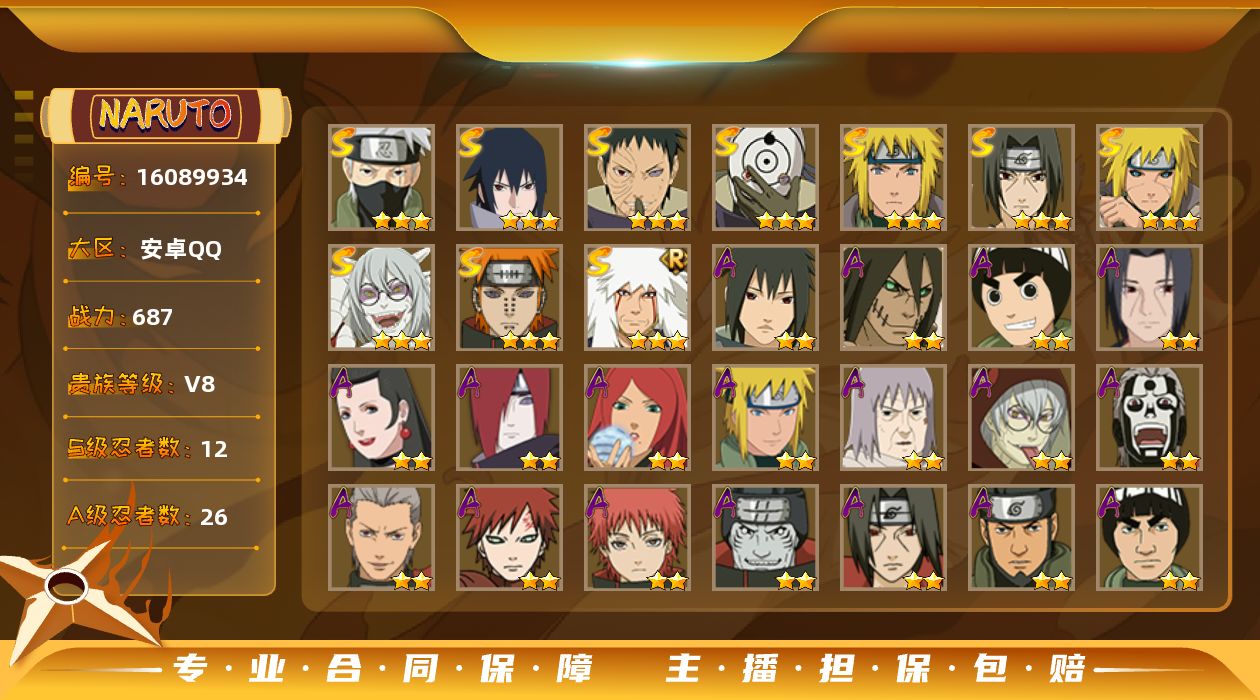1260x700 pixels.
Task: Select red-haired Nagato's portrait
Action: [x=509, y=417]
